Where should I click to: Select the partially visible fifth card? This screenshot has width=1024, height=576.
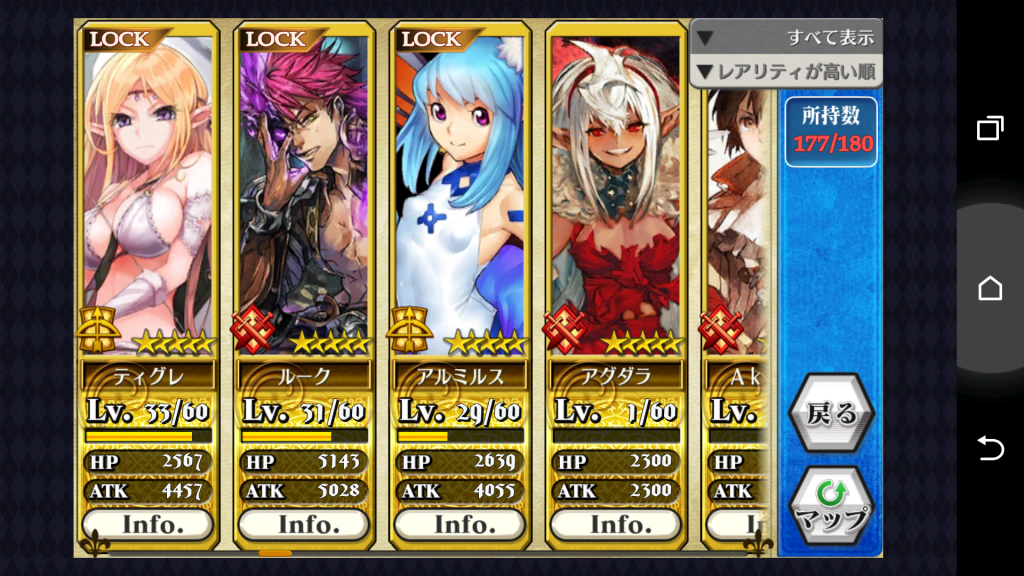click(x=738, y=220)
